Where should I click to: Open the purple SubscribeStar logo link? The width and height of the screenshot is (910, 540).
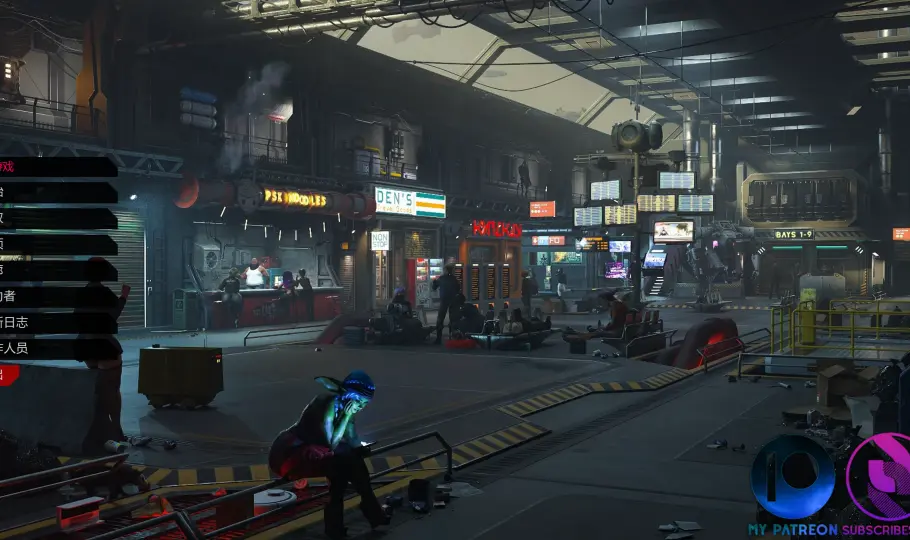880,476
